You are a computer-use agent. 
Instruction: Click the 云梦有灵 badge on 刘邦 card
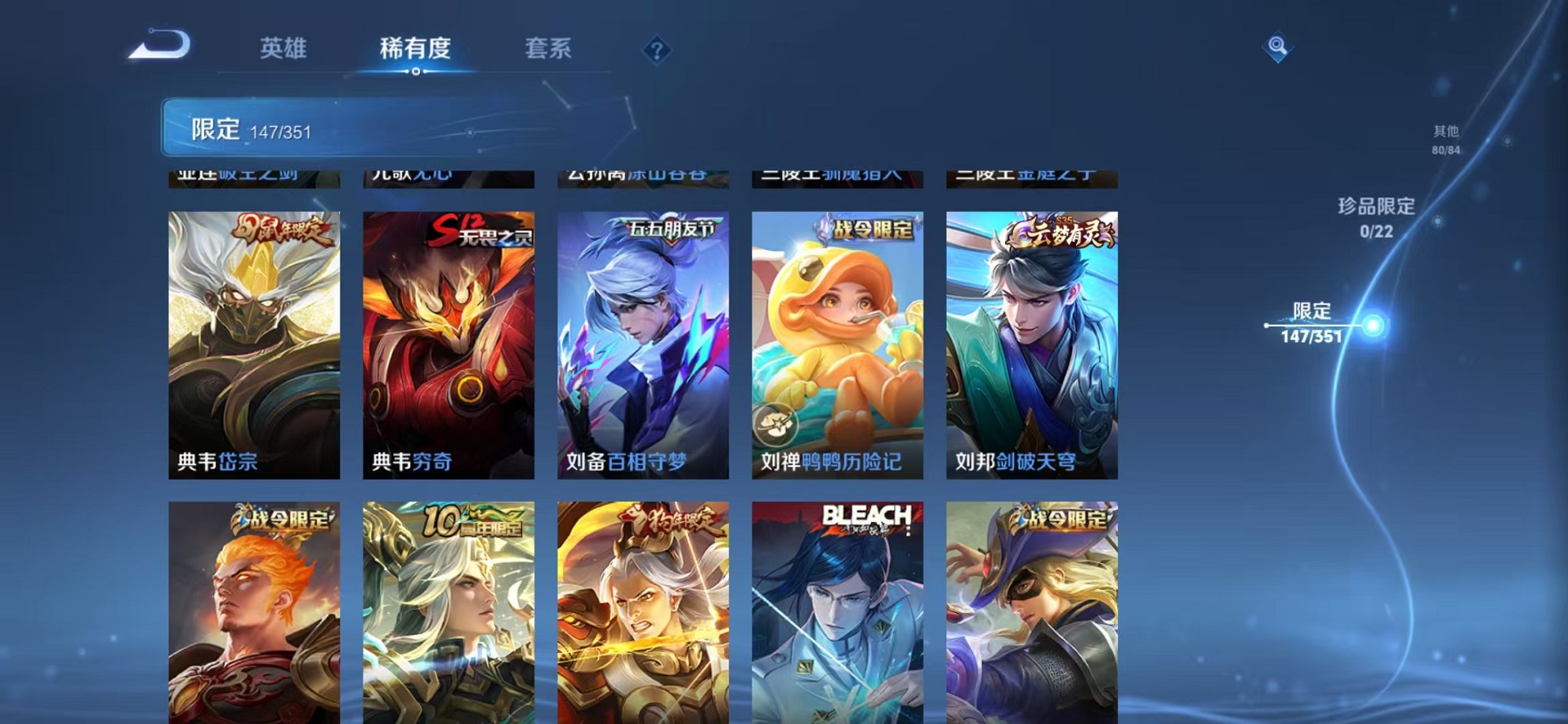point(1058,232)
